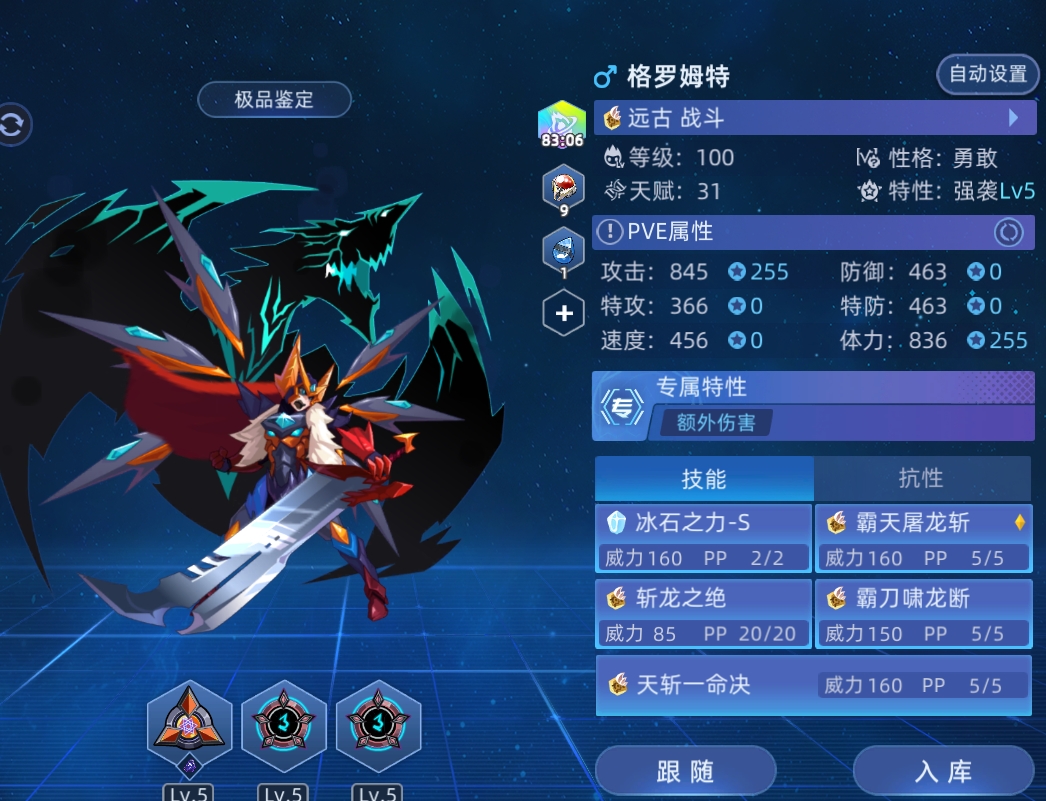Screen dimensions: 1046x801
Task: Add an item via the plus hexagon
Action: pyautogui.click(x=563, y=314)
